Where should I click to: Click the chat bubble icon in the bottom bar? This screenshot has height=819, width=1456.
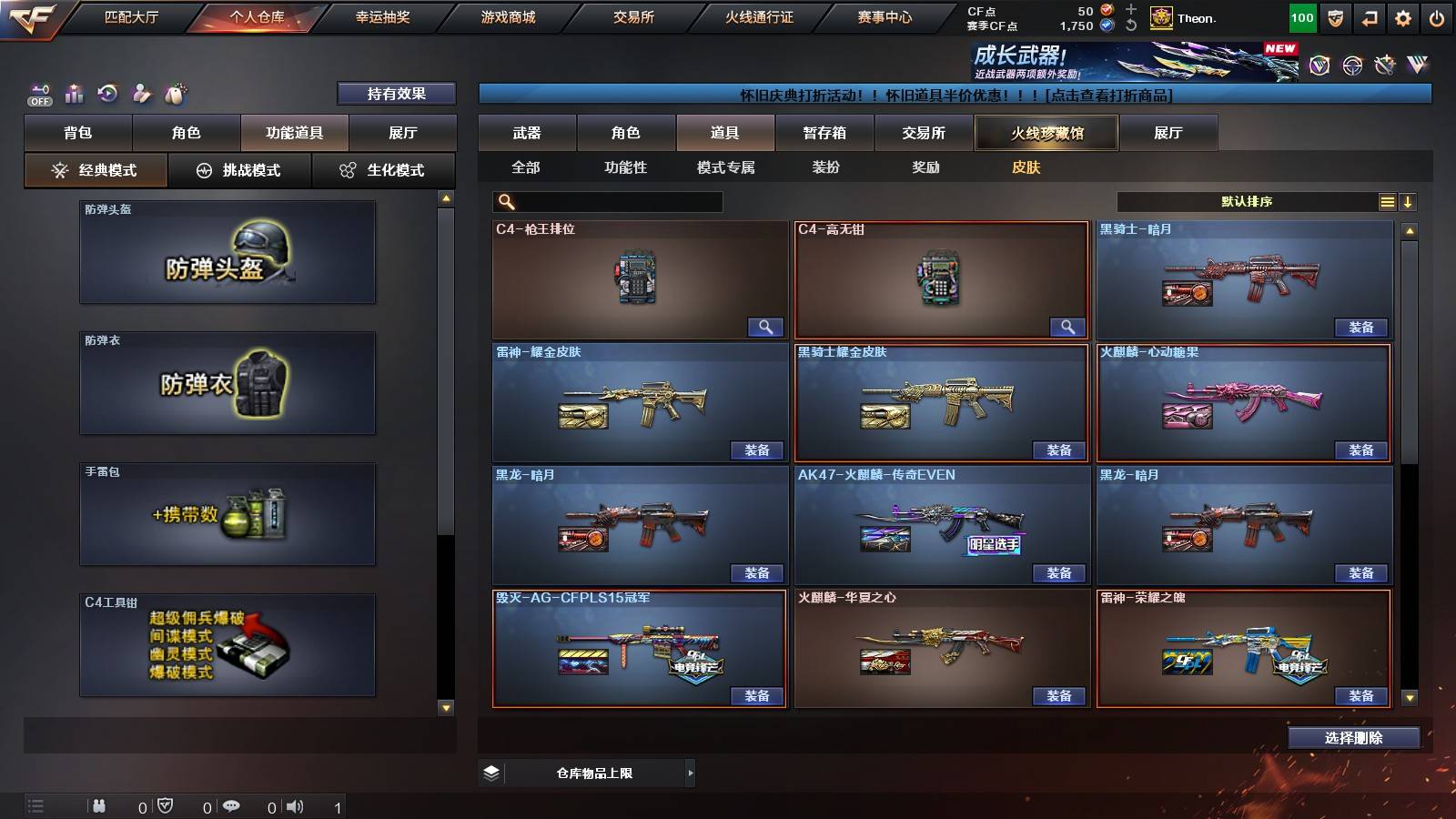[x=232, y=804]
